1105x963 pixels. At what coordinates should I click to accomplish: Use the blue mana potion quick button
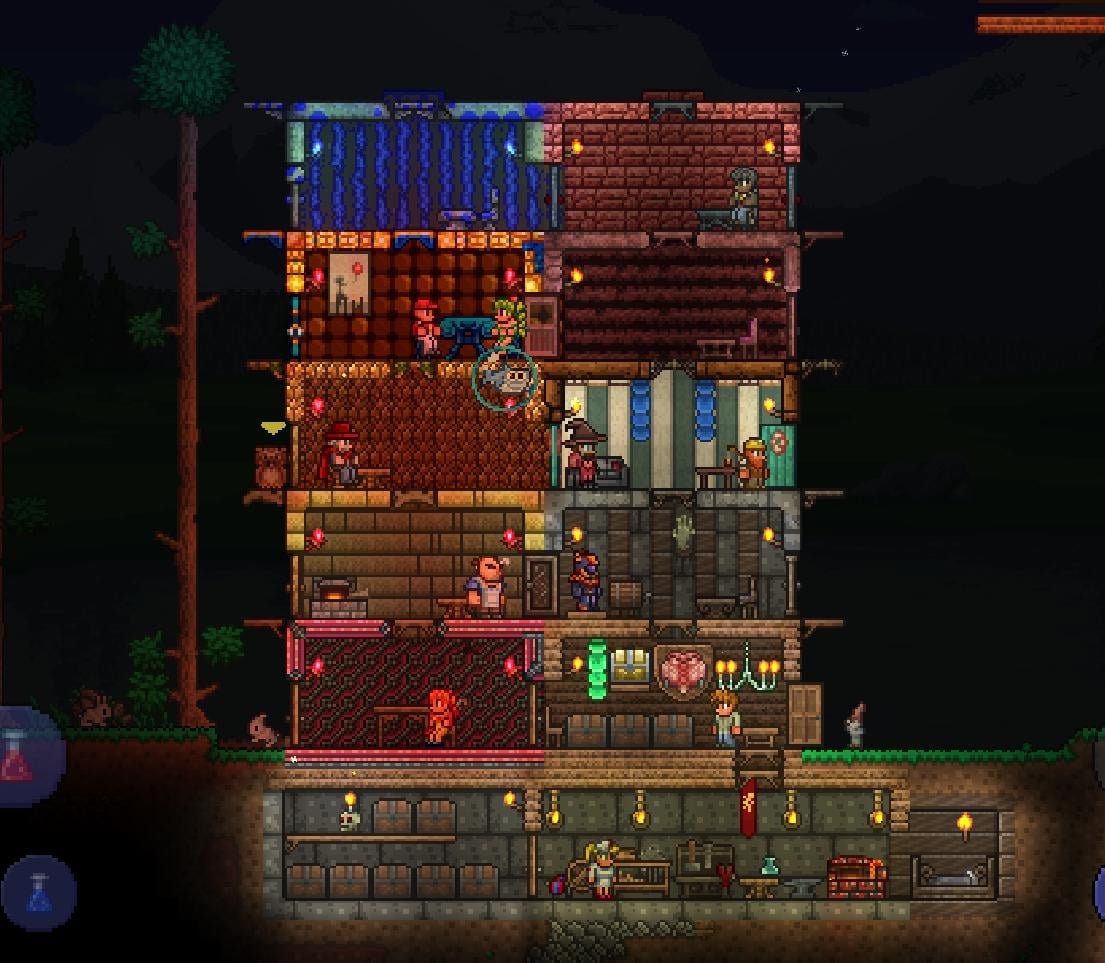click(39, 892)
